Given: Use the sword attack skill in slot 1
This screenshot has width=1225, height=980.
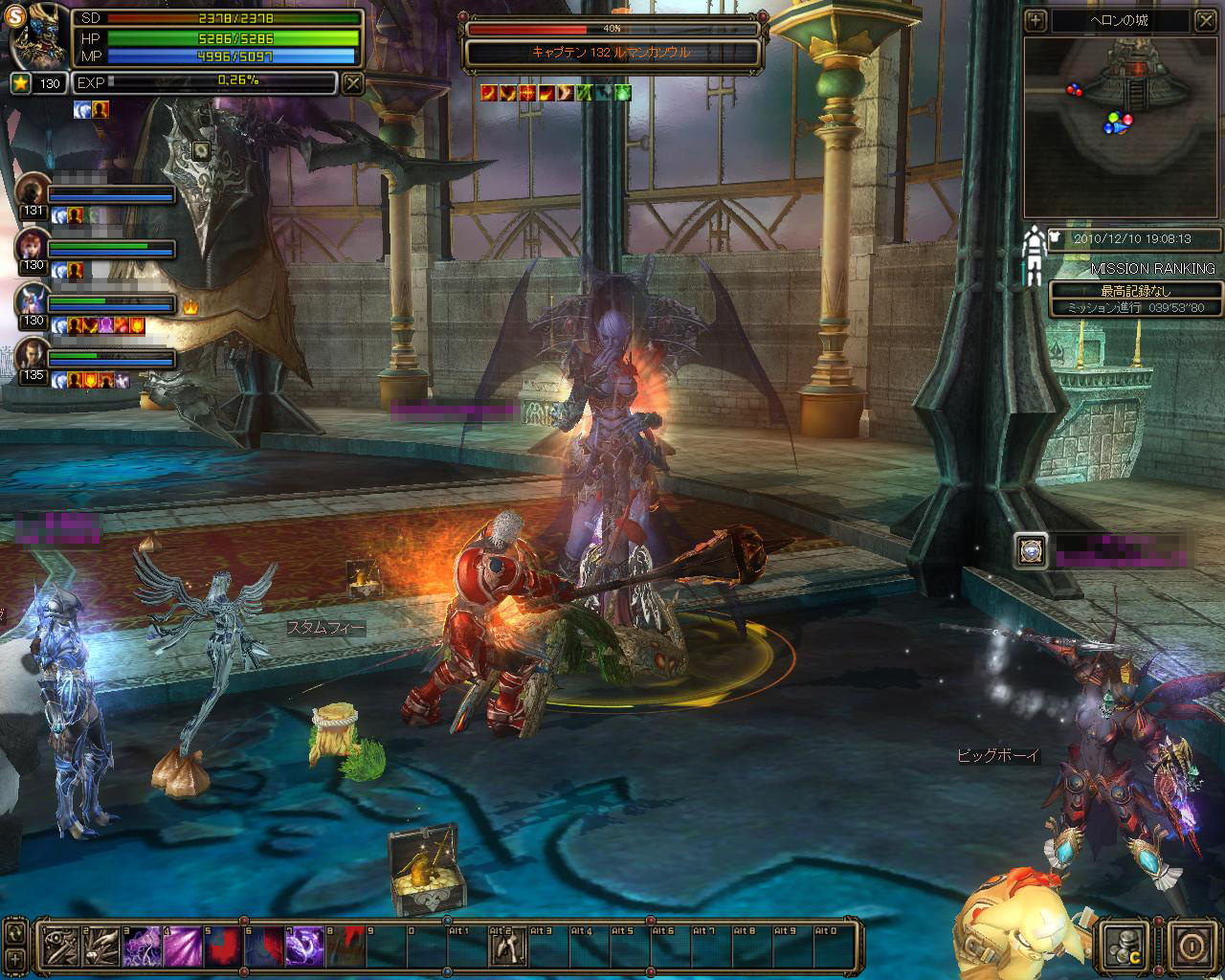Looking at the screenshot, I should [x=59, y=947].
